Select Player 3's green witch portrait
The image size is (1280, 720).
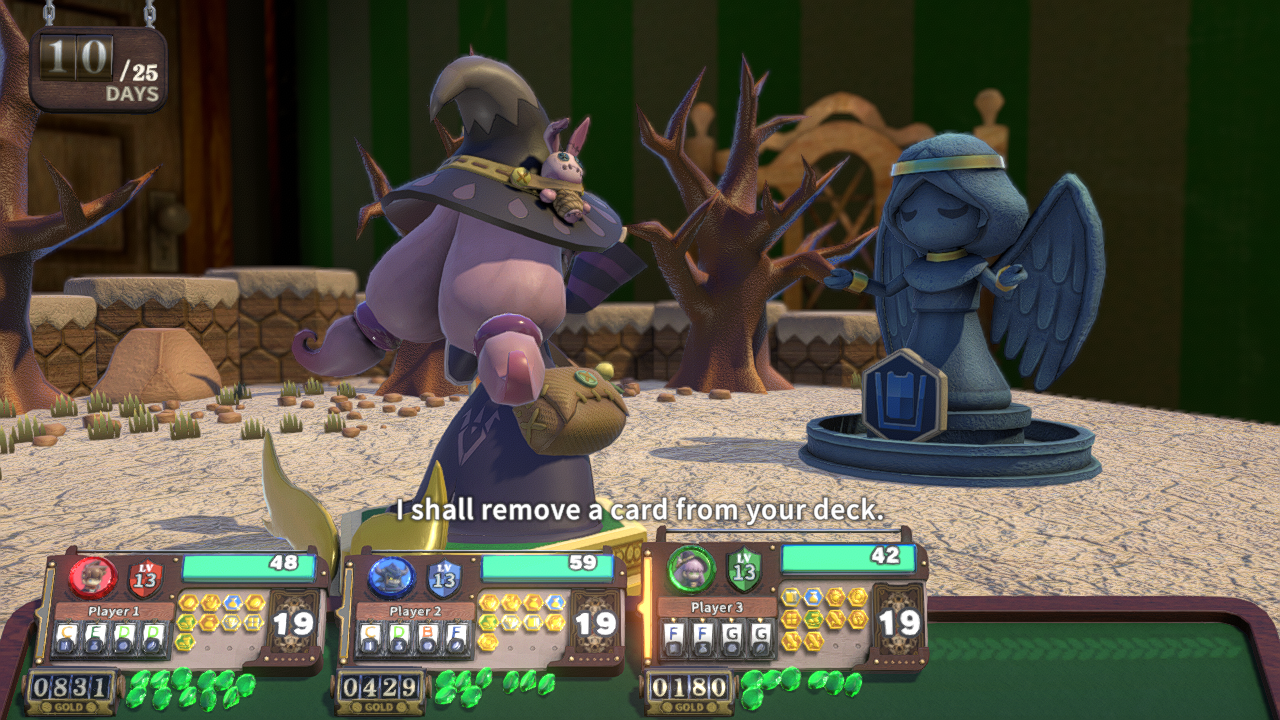691,570
